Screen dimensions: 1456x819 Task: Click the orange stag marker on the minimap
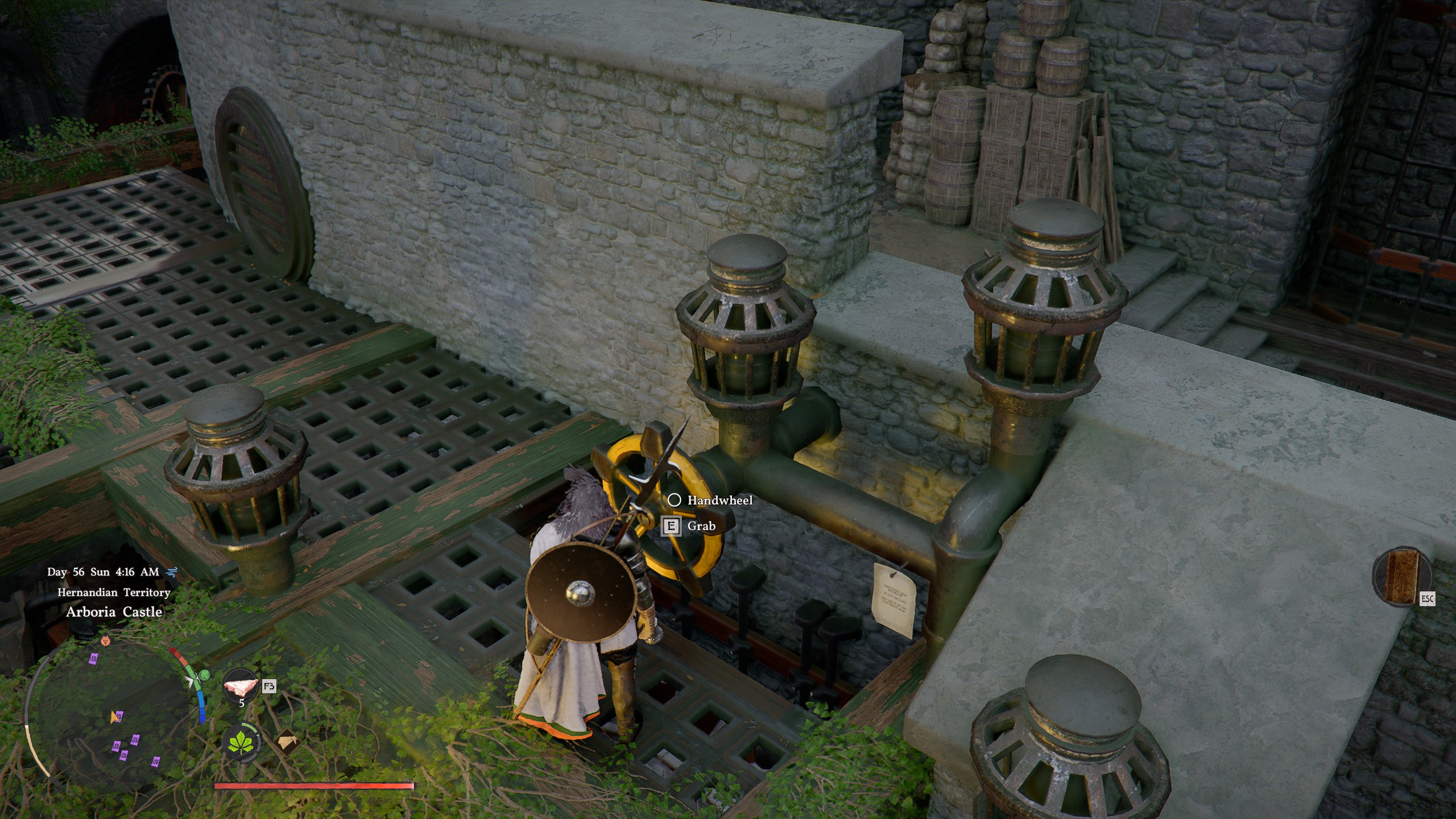coord(105,642)
